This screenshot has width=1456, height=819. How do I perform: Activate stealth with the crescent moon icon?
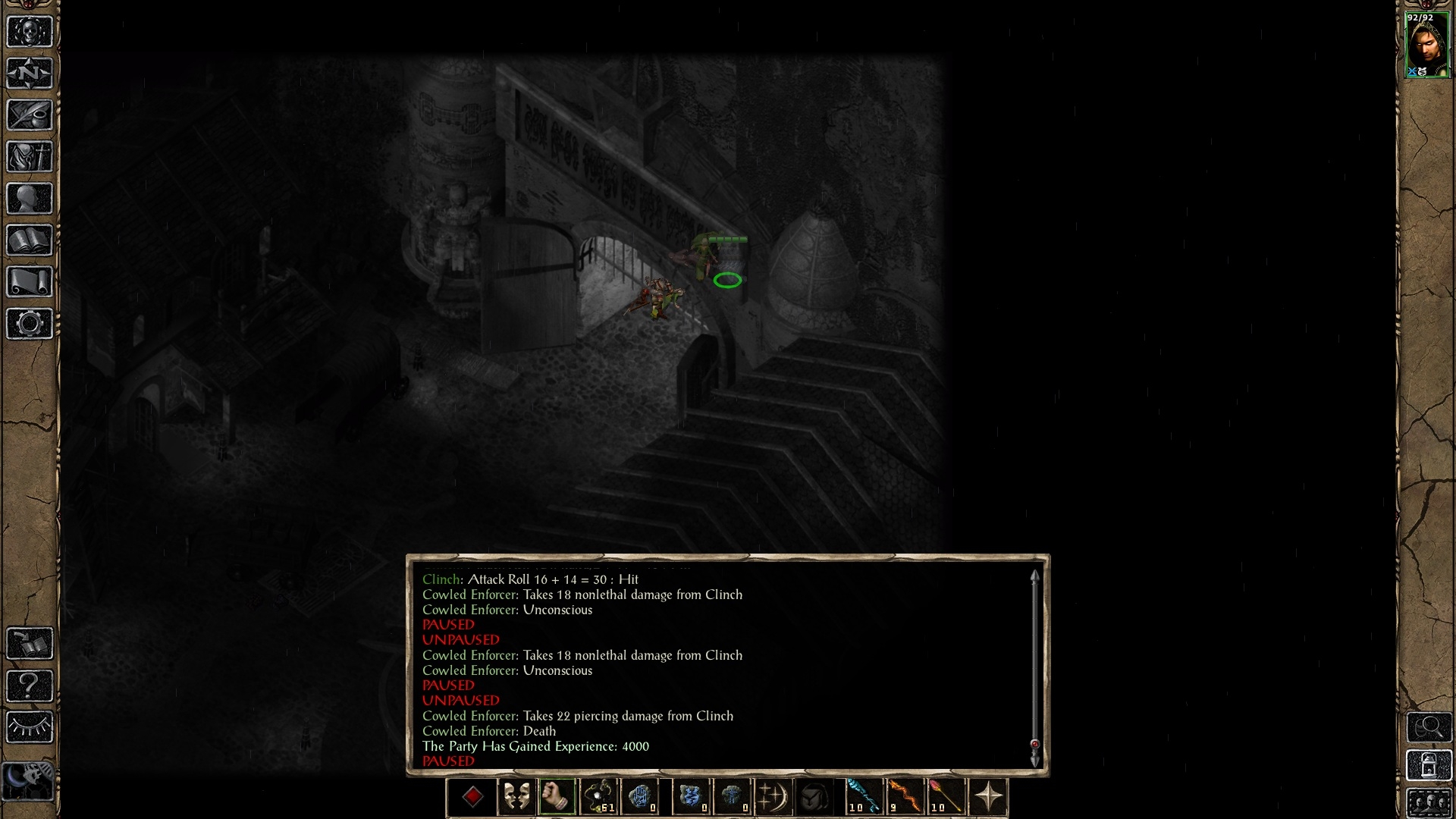[773, 798]
